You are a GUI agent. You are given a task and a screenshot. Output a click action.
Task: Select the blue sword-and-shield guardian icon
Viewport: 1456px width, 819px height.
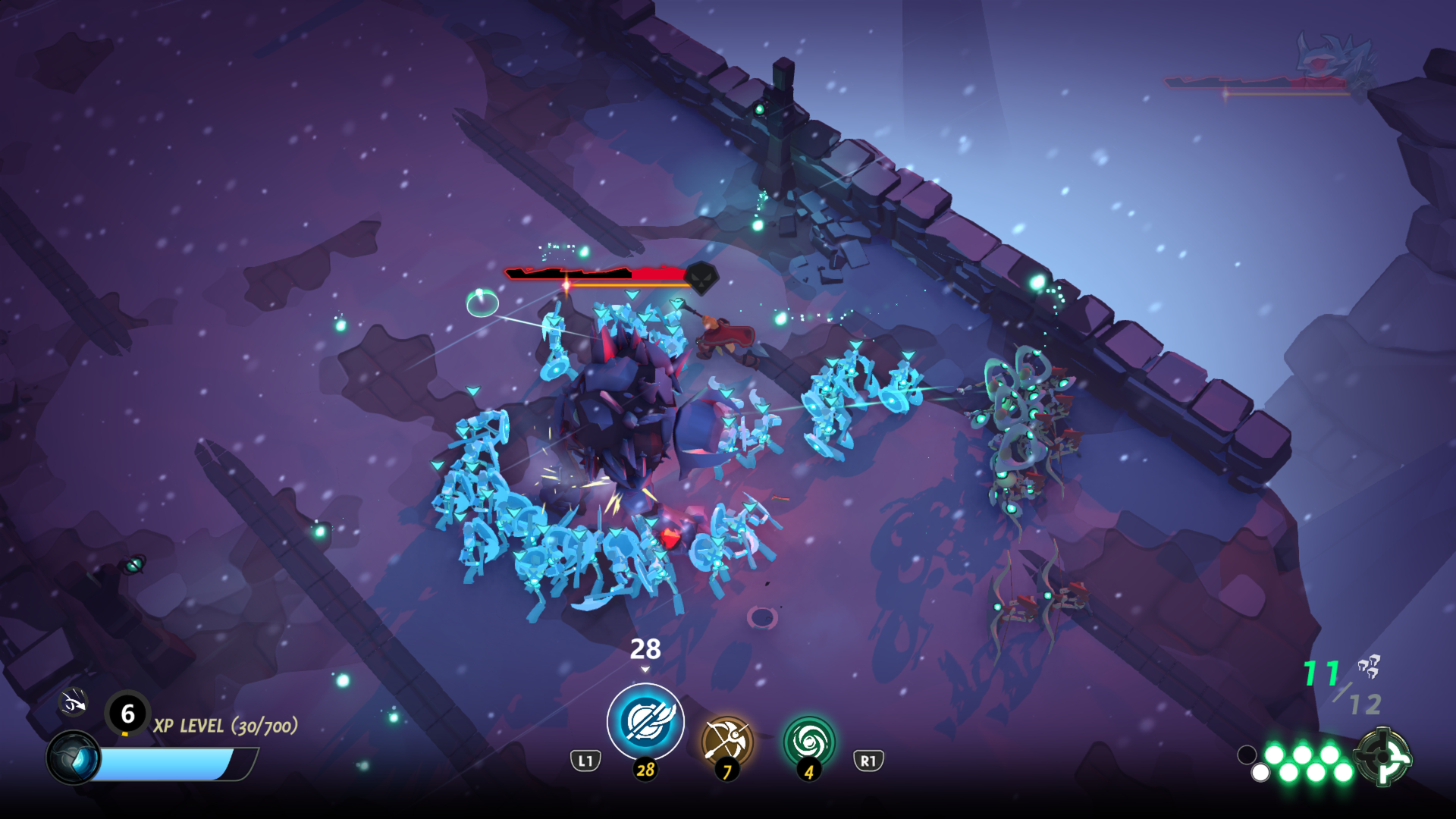click(645, 721)
